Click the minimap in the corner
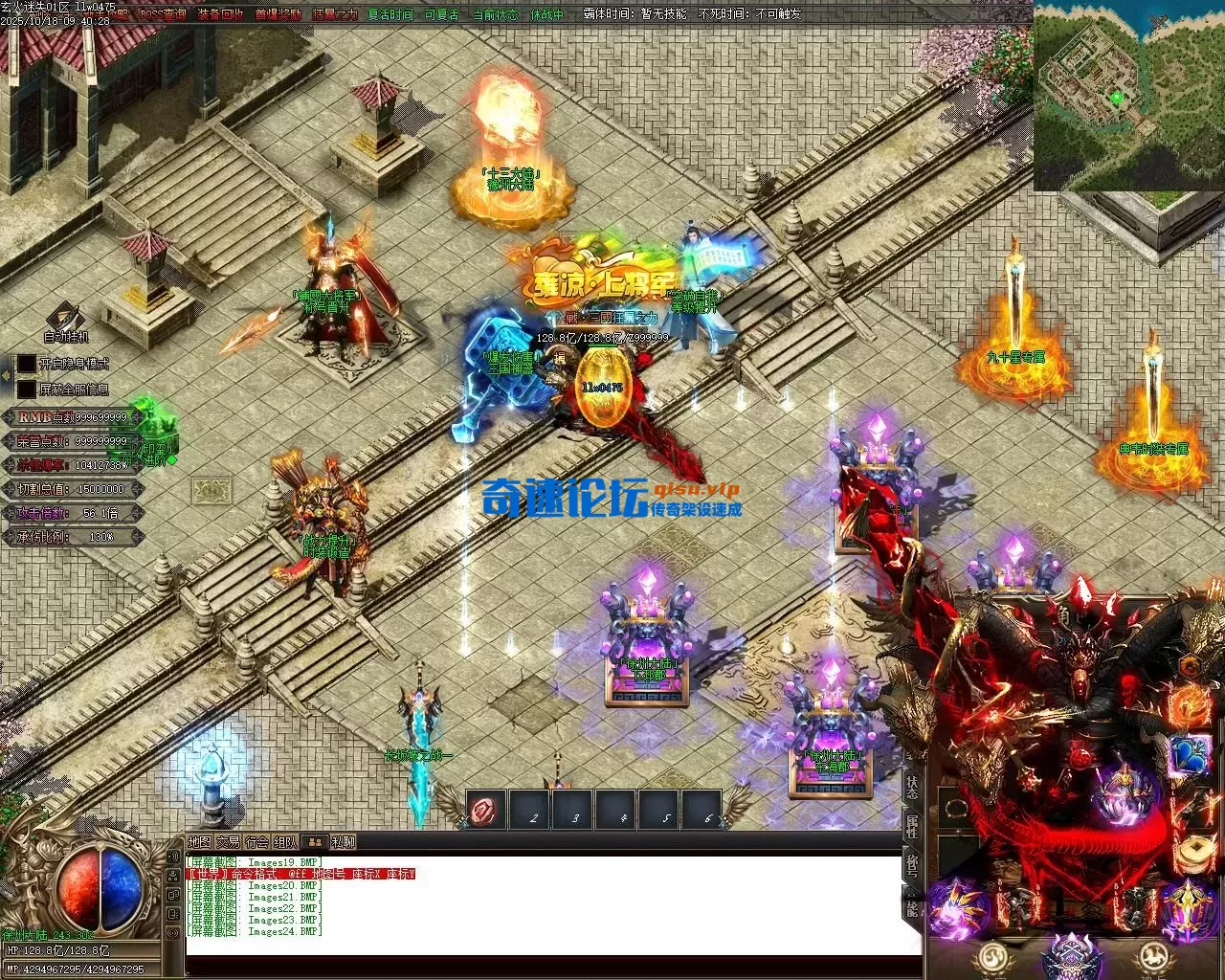1225x980 pixels. tap(1128, 95)
